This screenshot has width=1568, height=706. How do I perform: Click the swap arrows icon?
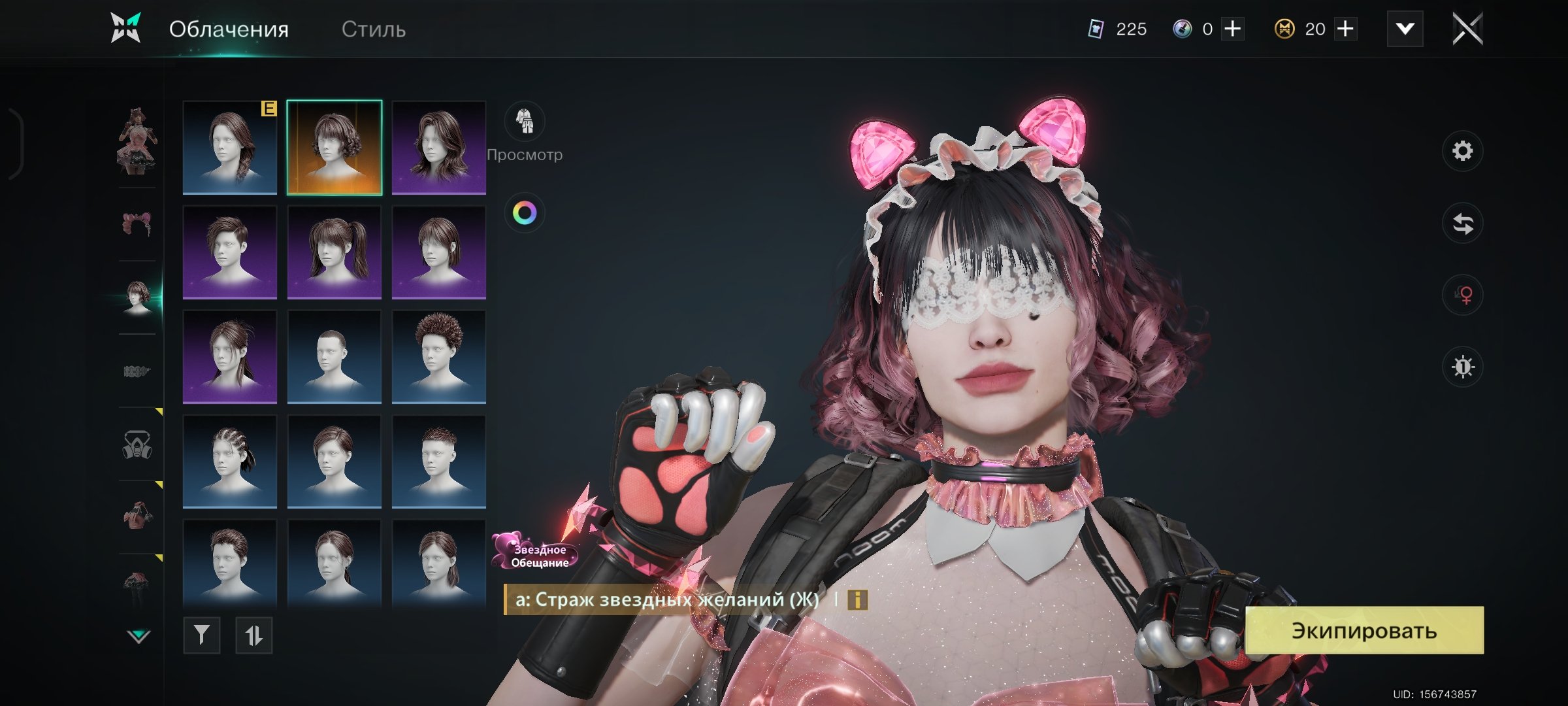(1462, 224)
